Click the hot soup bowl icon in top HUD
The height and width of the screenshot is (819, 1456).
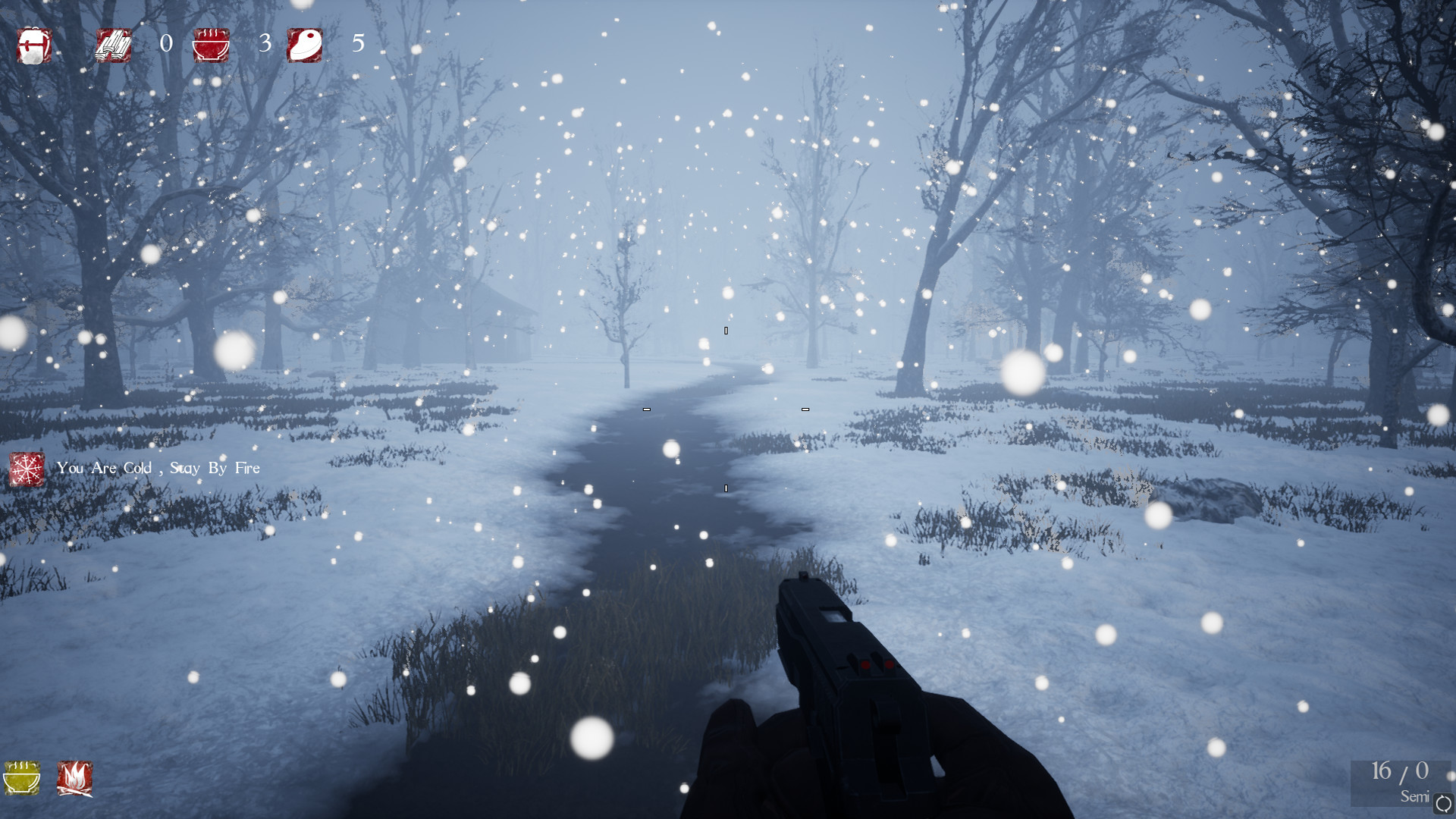pos(211,45)
